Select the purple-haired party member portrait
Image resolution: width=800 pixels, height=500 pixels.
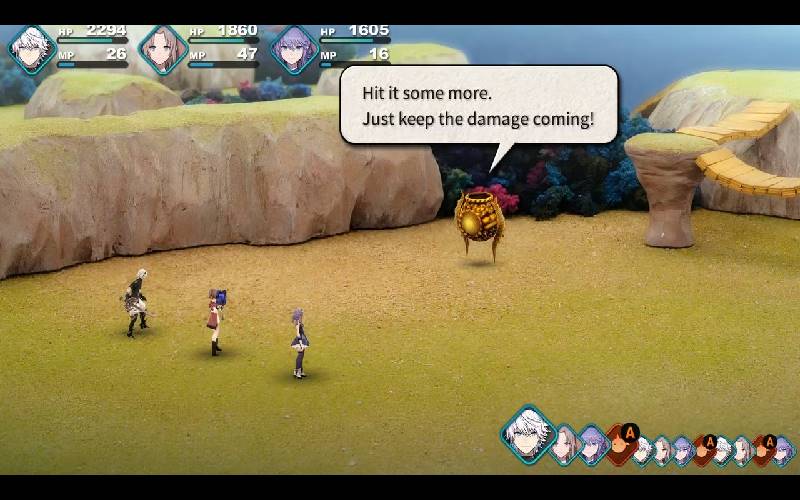294,49
